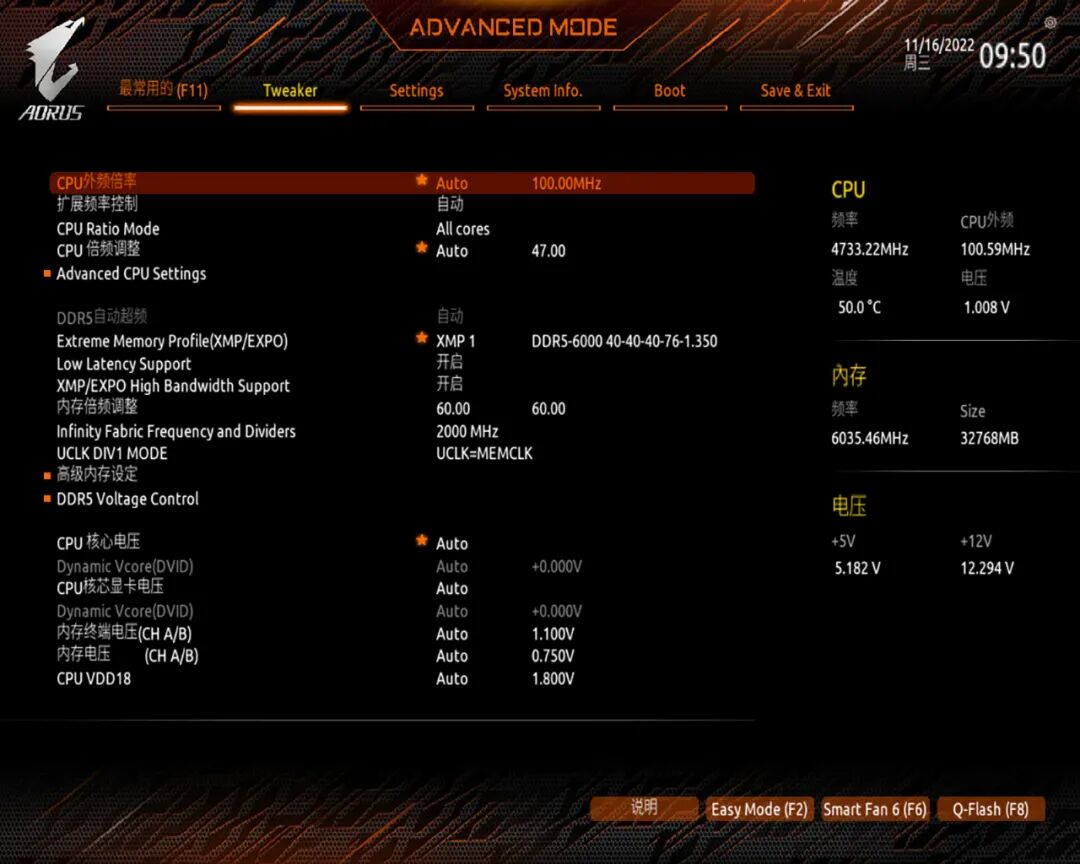
Task: Select the Tweaker tab
Action: (290, 91)
